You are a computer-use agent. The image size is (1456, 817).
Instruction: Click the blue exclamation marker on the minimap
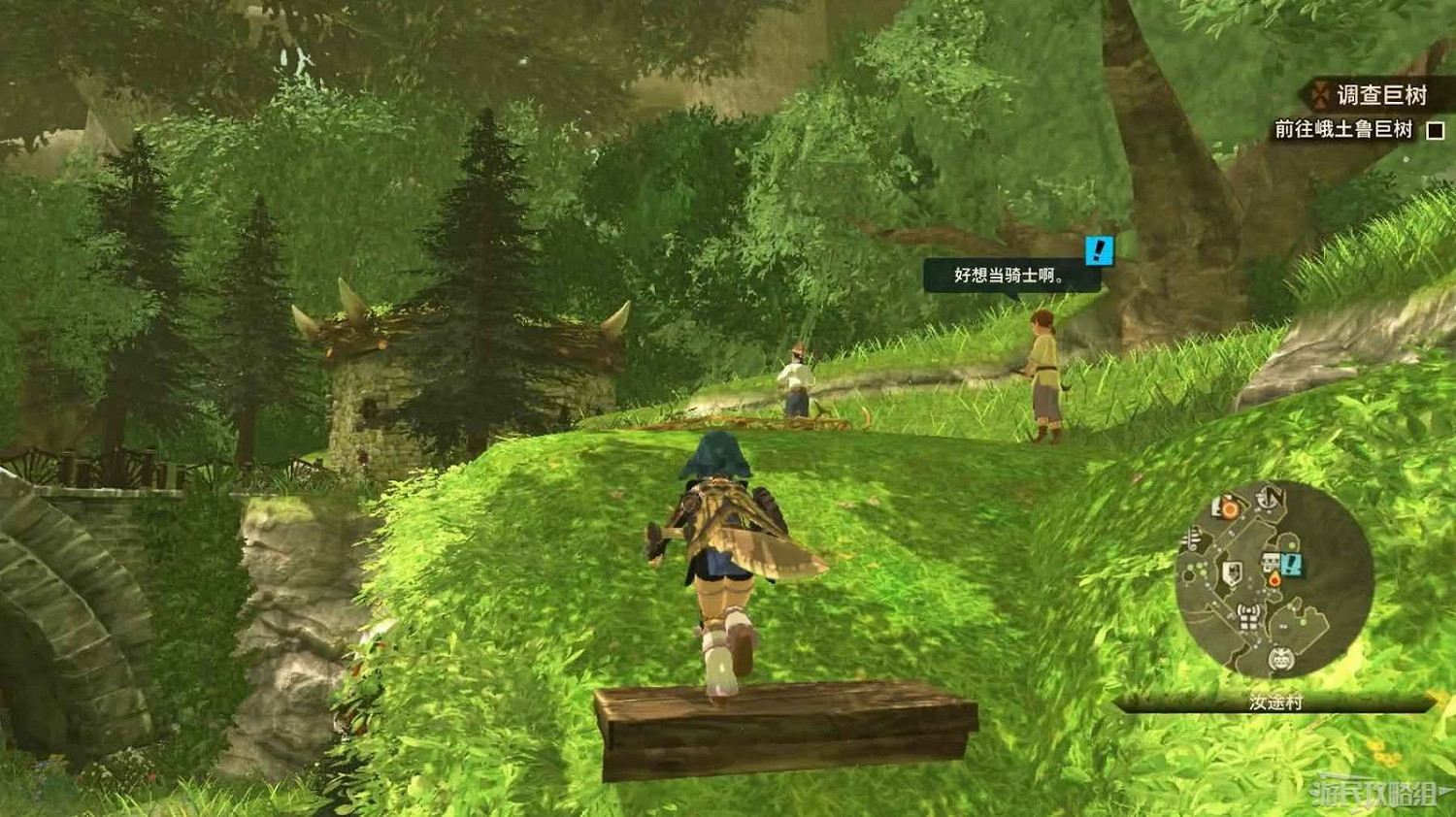coord(1291,566)
